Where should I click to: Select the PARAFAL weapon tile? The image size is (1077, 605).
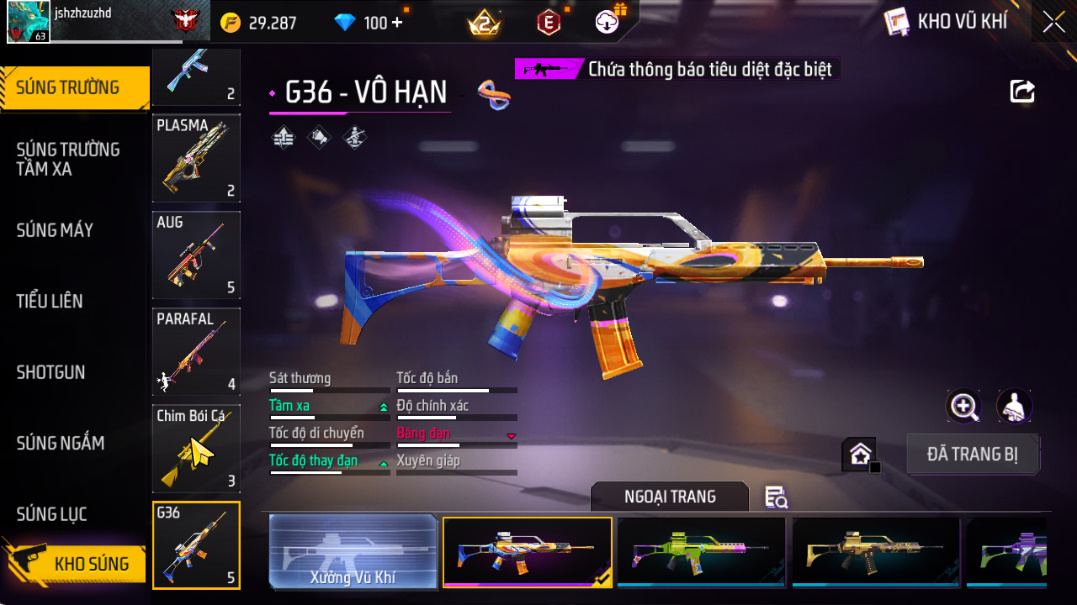coord(196,352)
